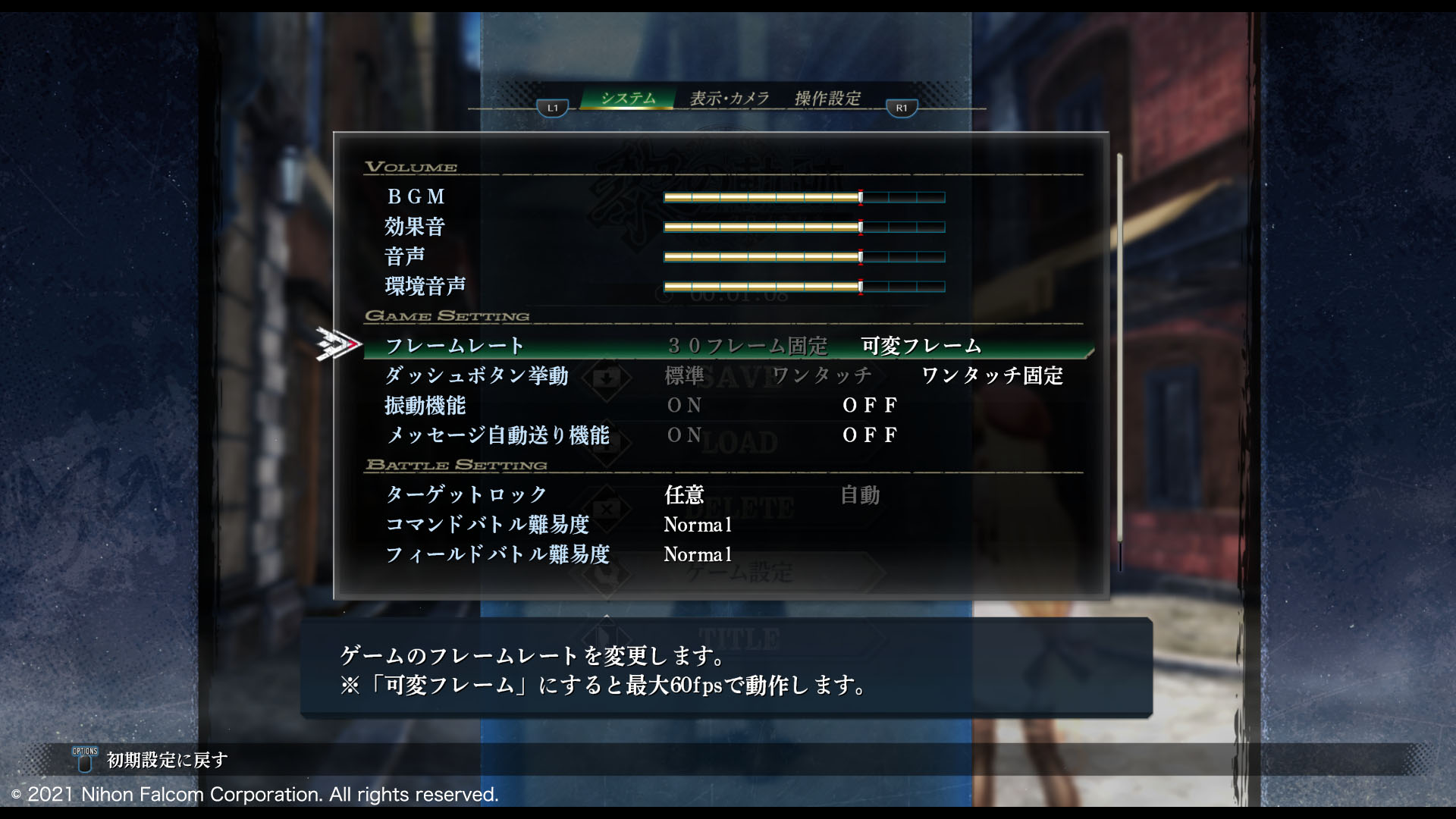Viewport: 1456px width, 819px height.
Task: Set target lock to 自動
Action: point(860,495)
